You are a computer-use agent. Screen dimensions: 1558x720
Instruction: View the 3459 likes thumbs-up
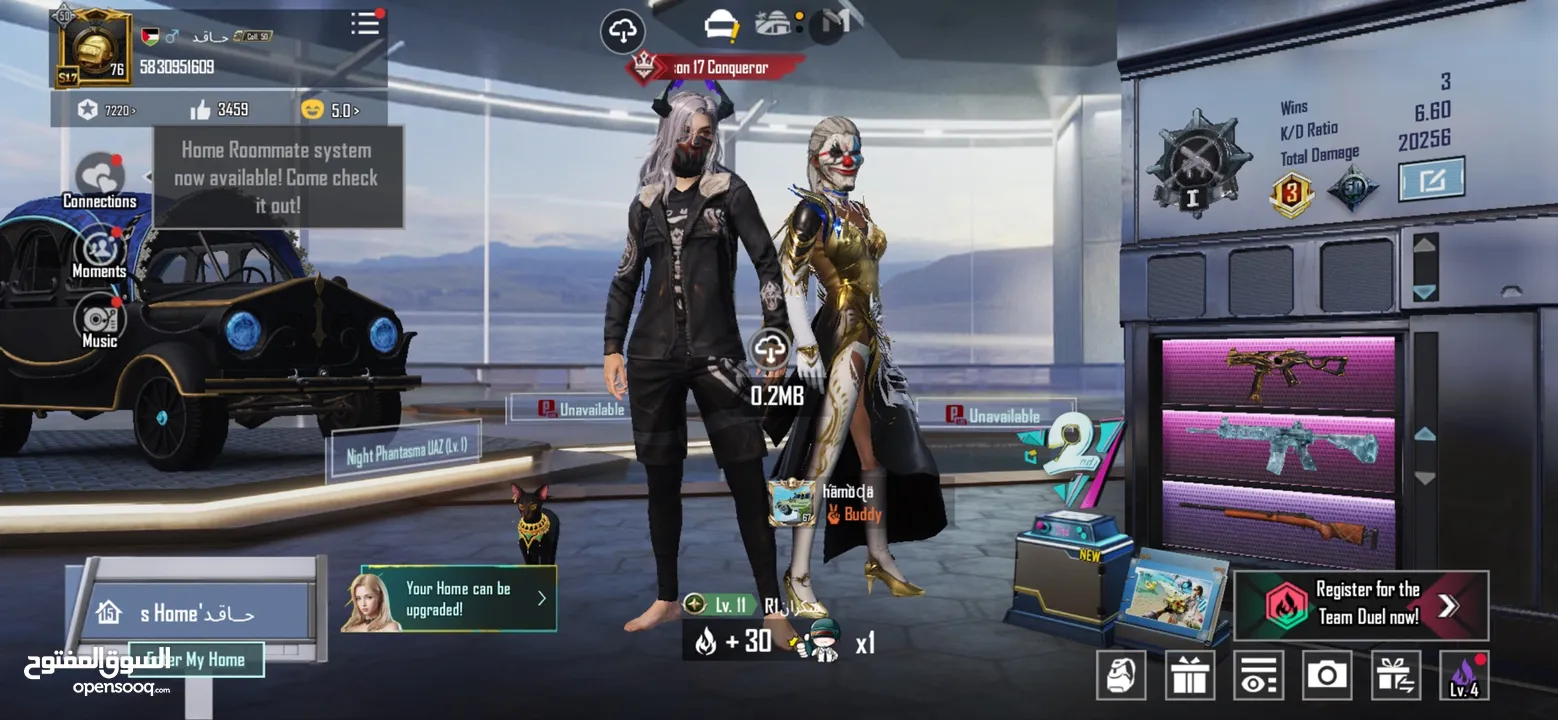coord(219,110)
